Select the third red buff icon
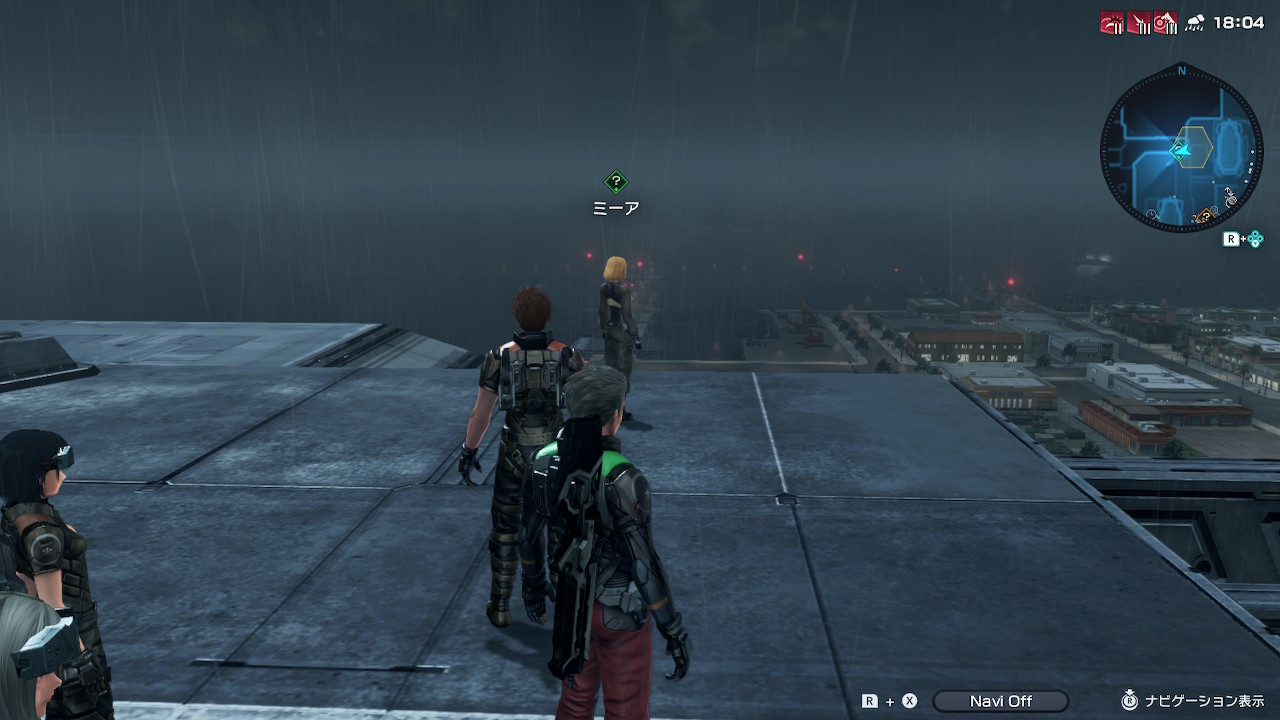The image size is (1280, 720). click(1165, 23)
